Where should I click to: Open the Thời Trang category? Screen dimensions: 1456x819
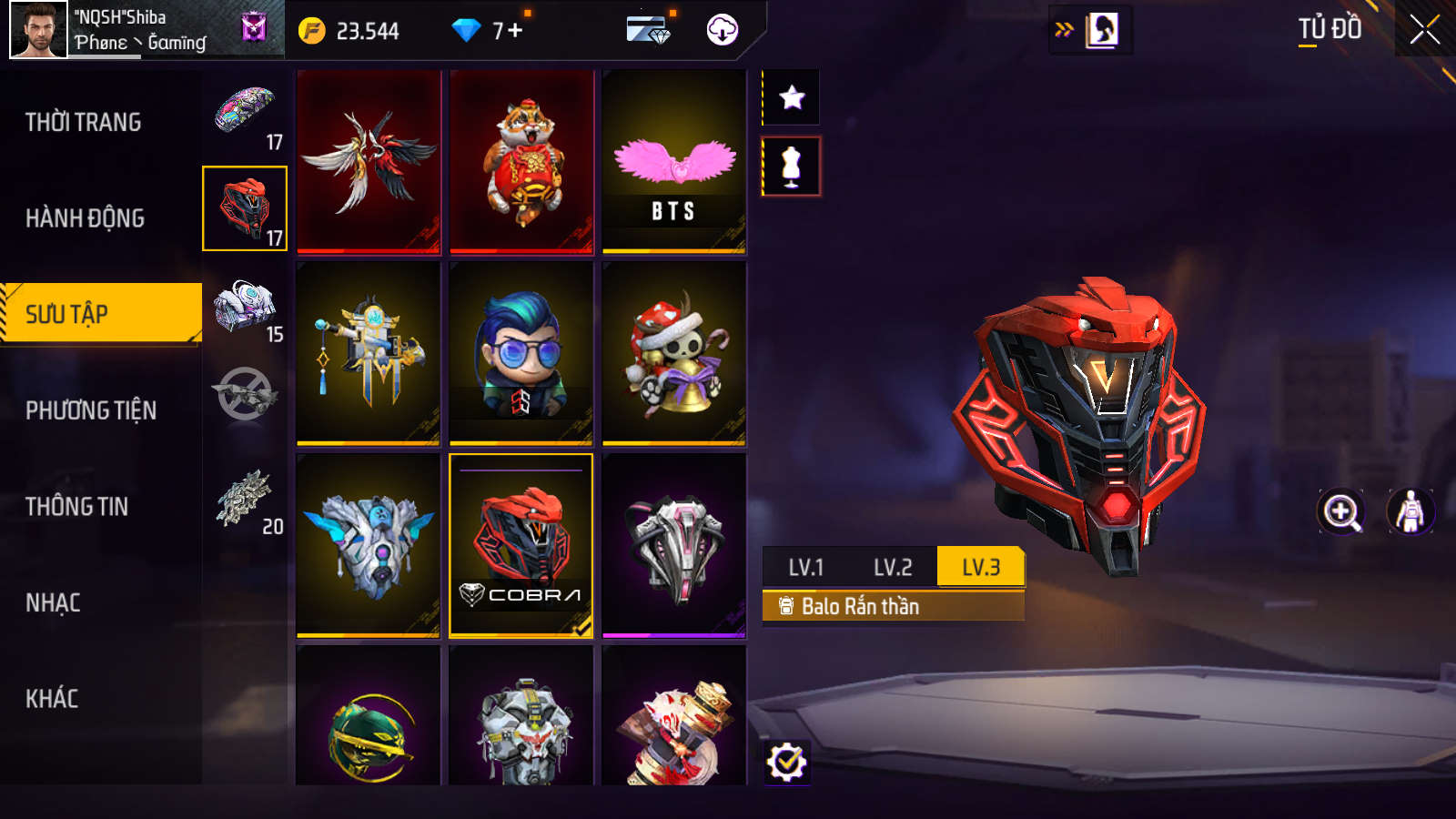coord(84,122)
